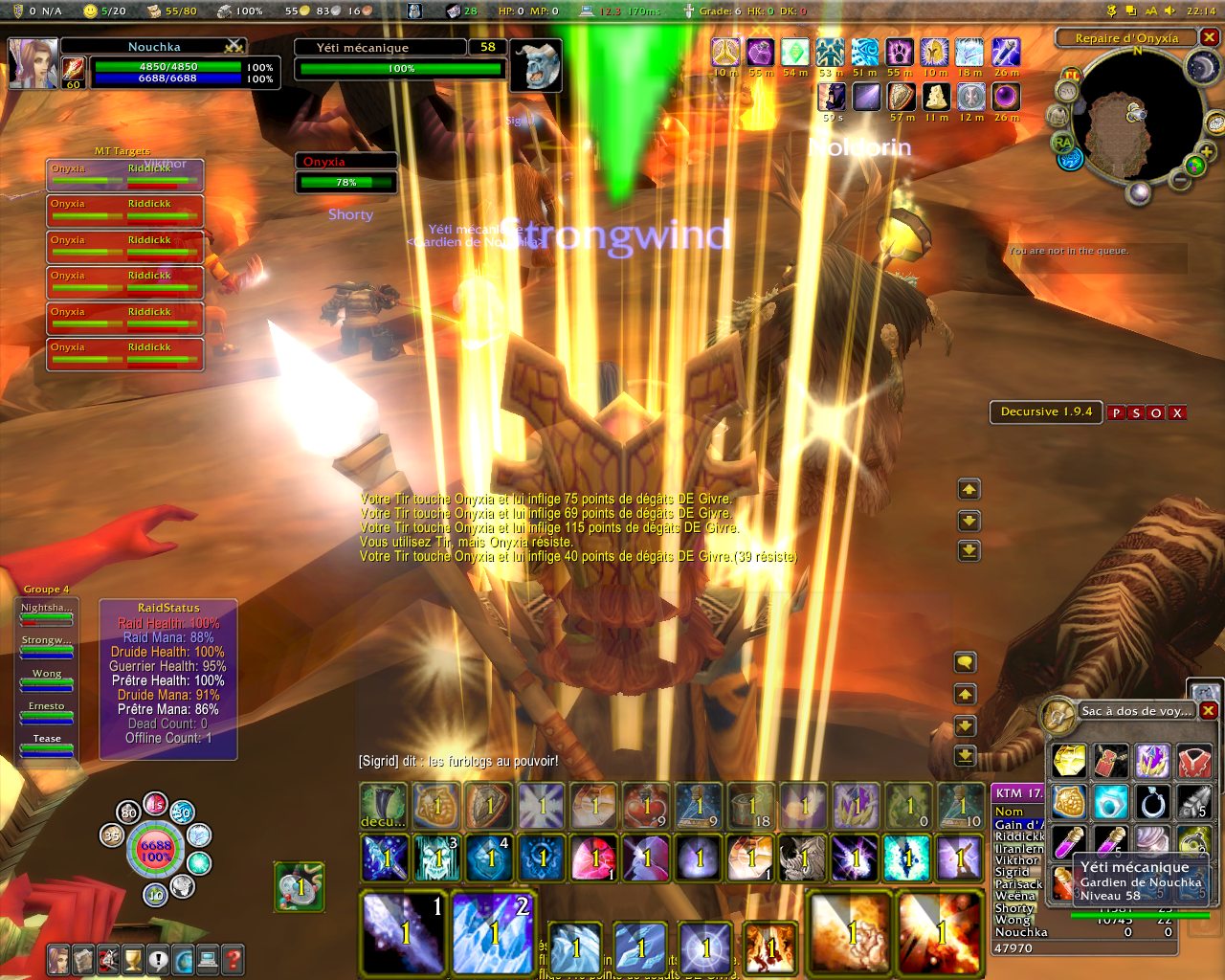Select the red shirt item in the bag

pos(1193,761)
